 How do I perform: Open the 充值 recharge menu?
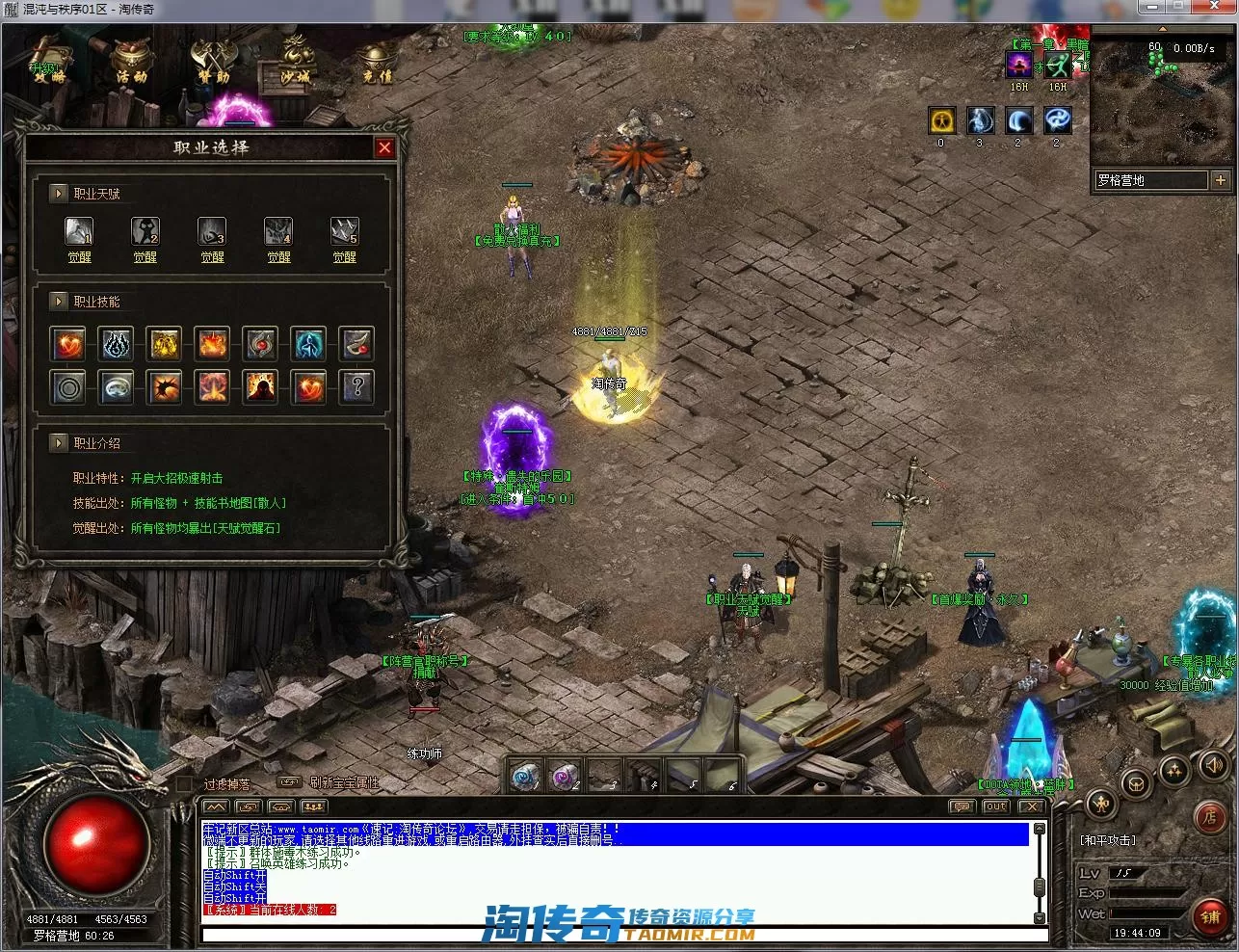pos(377,64)
